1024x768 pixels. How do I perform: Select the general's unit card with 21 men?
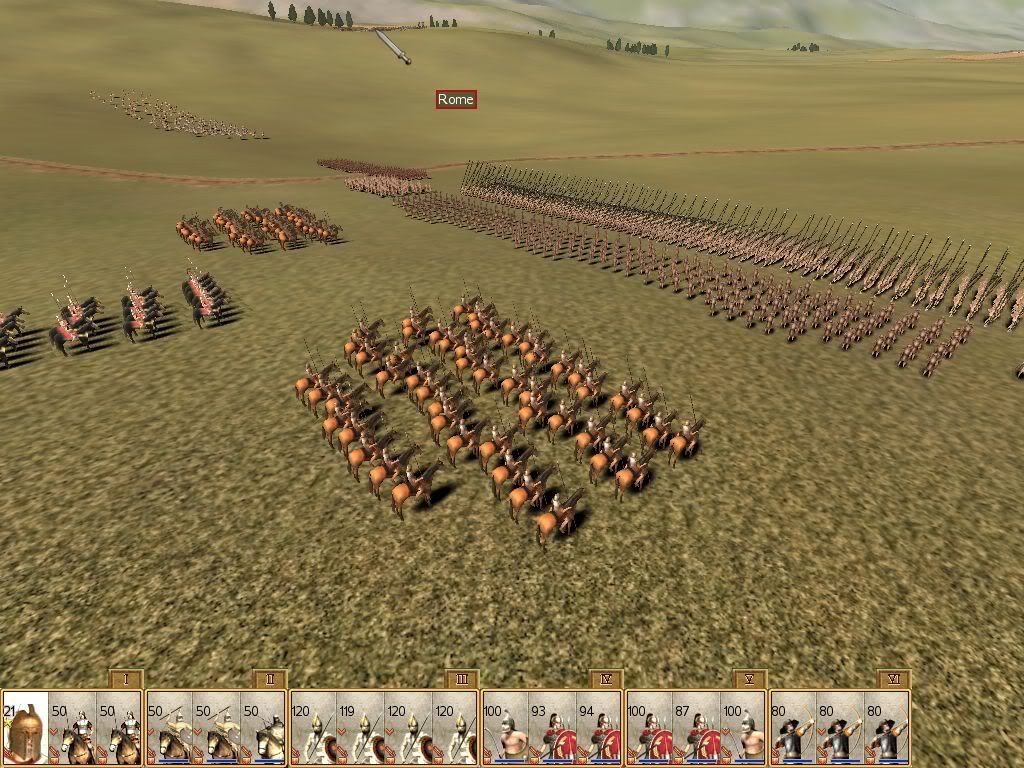25,727
